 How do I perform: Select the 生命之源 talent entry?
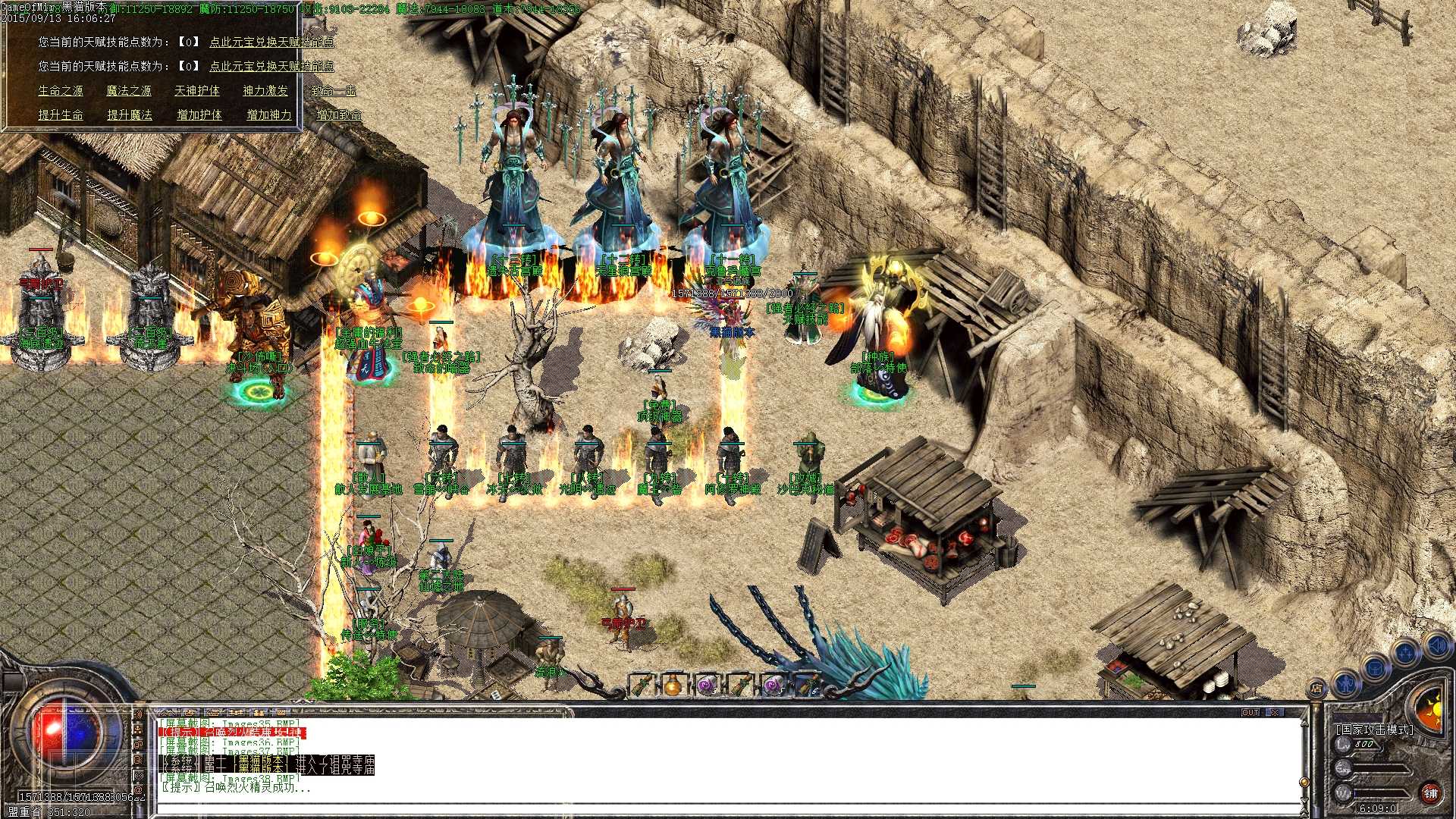click(61, 93)
